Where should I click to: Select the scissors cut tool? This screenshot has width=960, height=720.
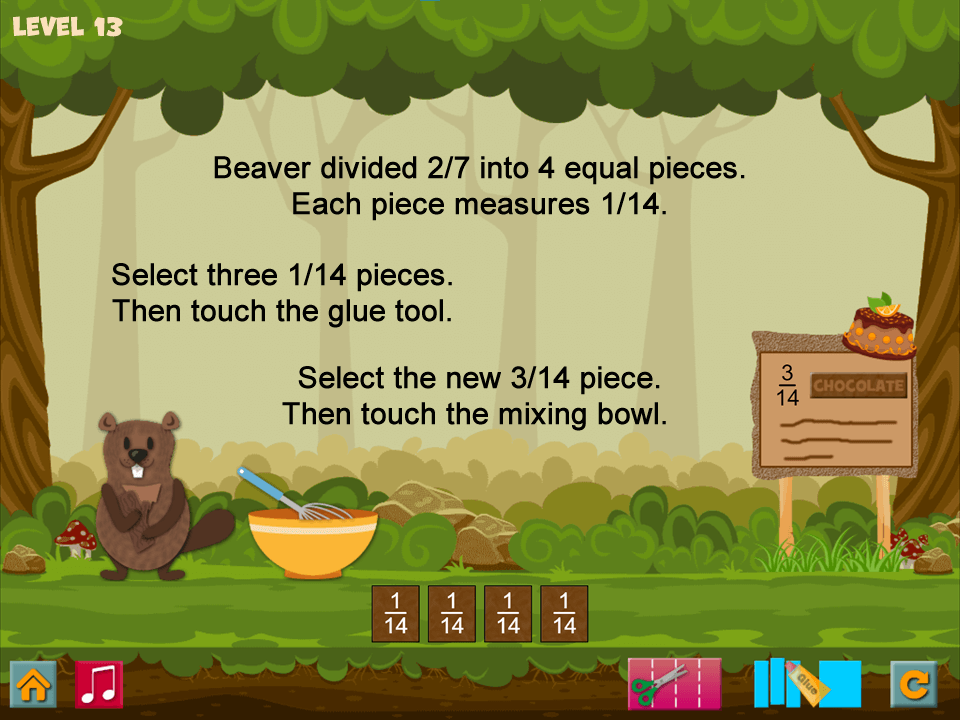673,684
